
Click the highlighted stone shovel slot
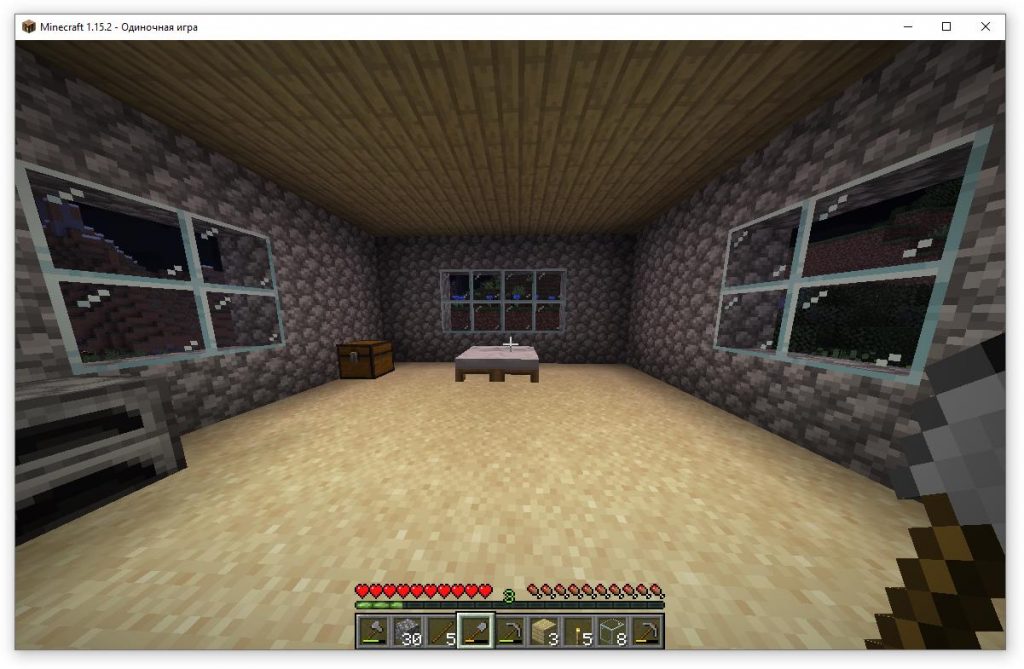[x=475, y=630]
